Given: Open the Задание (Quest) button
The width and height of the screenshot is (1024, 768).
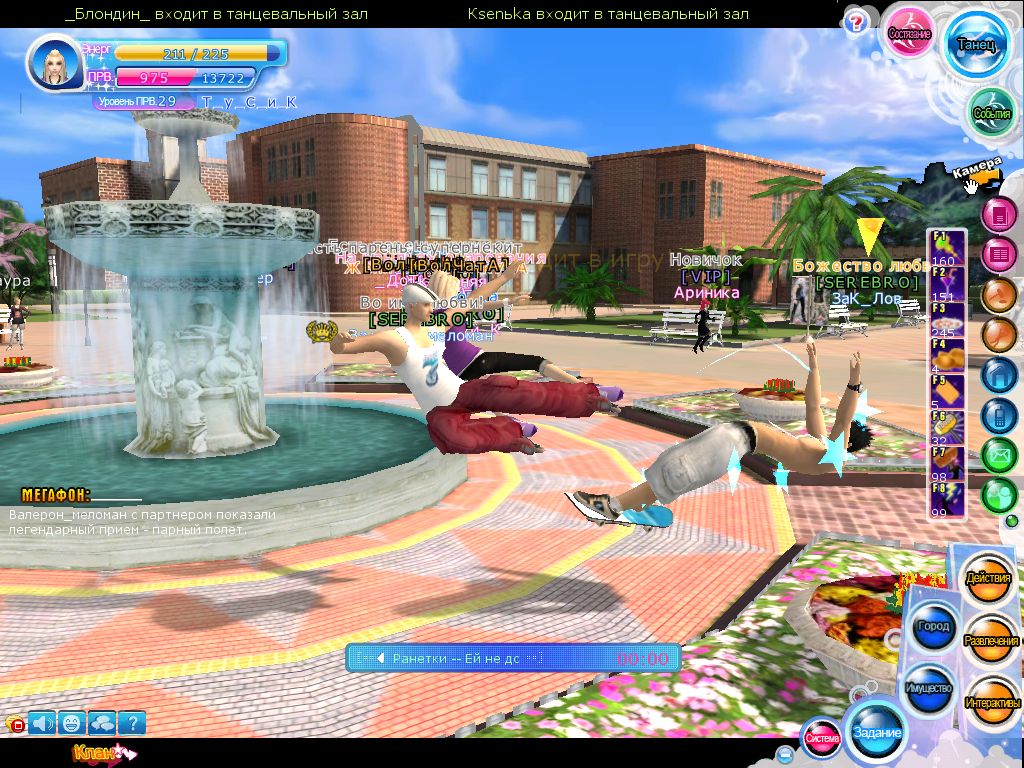Looking at the screenshot, I should [x=876, y=732].
